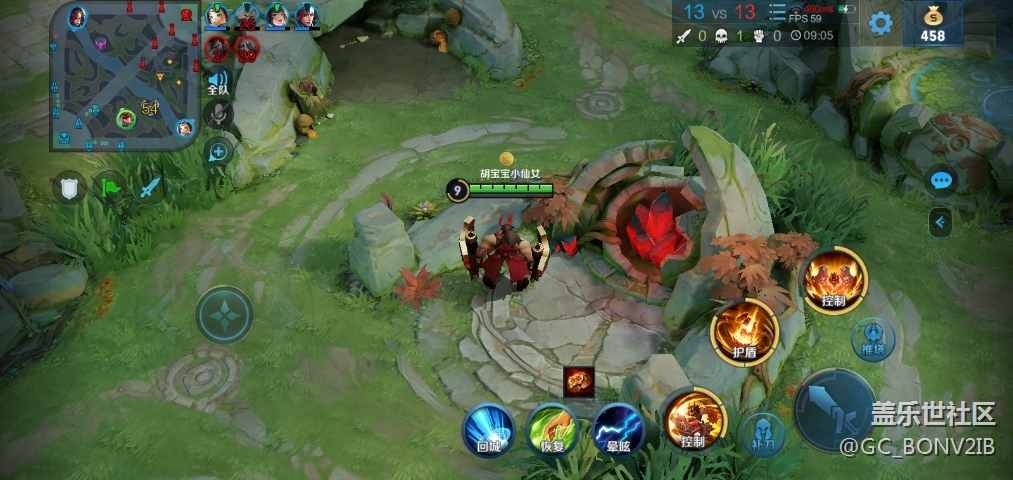This screenshot has width=1013, height=480.
Task: Open the quick chat plus bubble
Action: point(218,151)
